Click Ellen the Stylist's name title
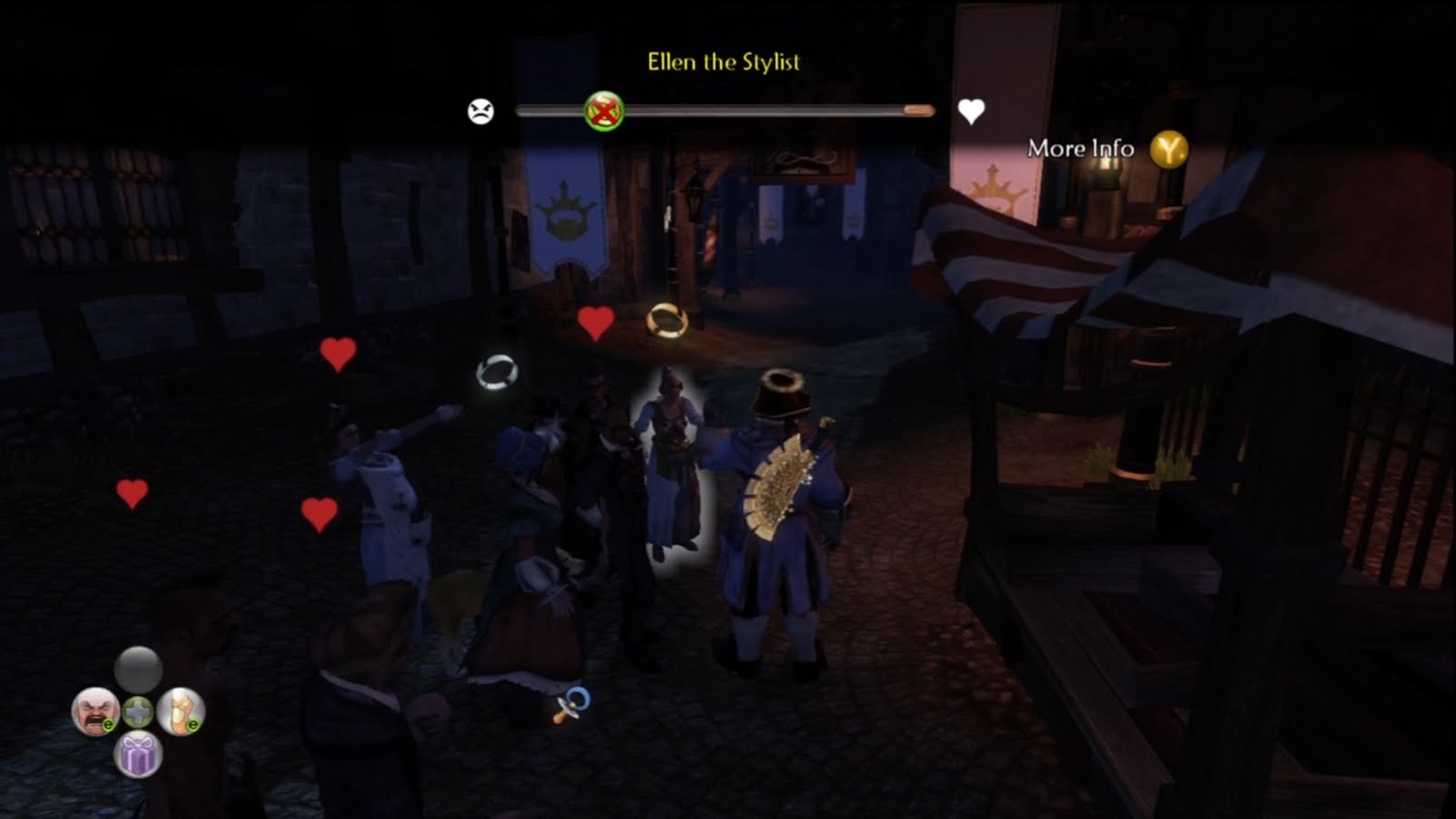This screenshot has height=819, width=1456. click(723, 62)
